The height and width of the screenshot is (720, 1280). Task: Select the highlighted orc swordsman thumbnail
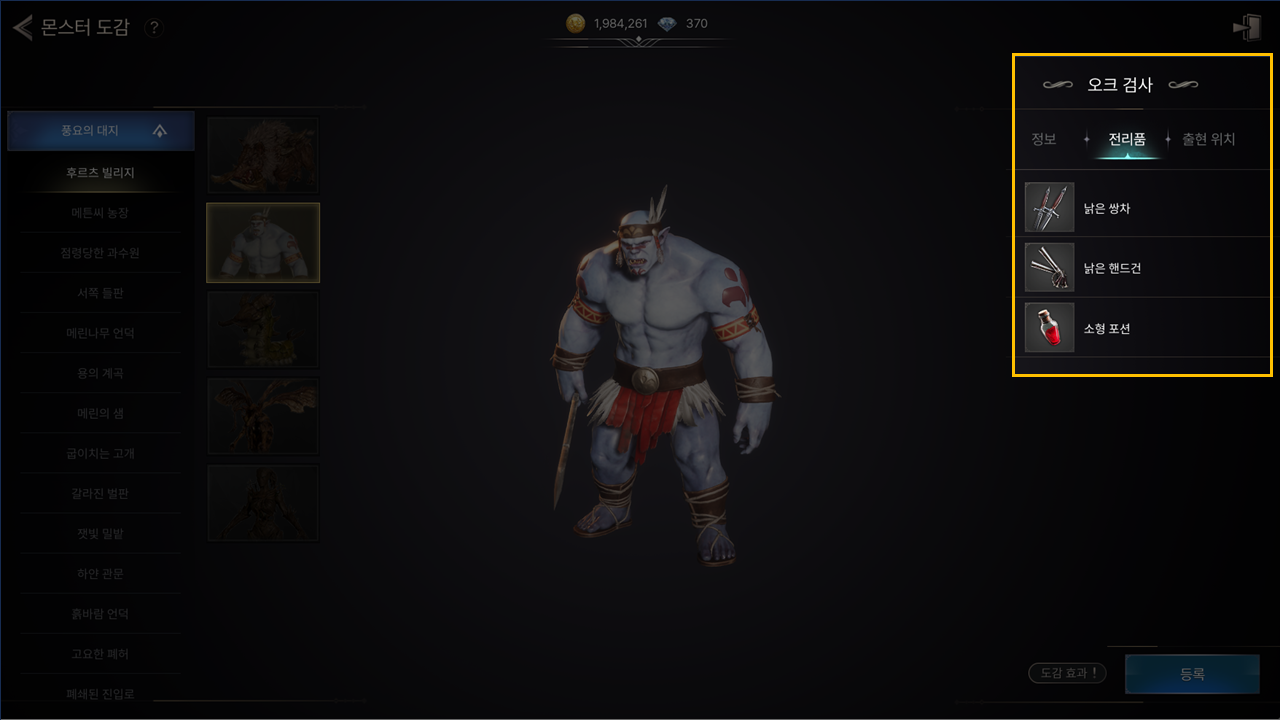(x=263, y=242)
